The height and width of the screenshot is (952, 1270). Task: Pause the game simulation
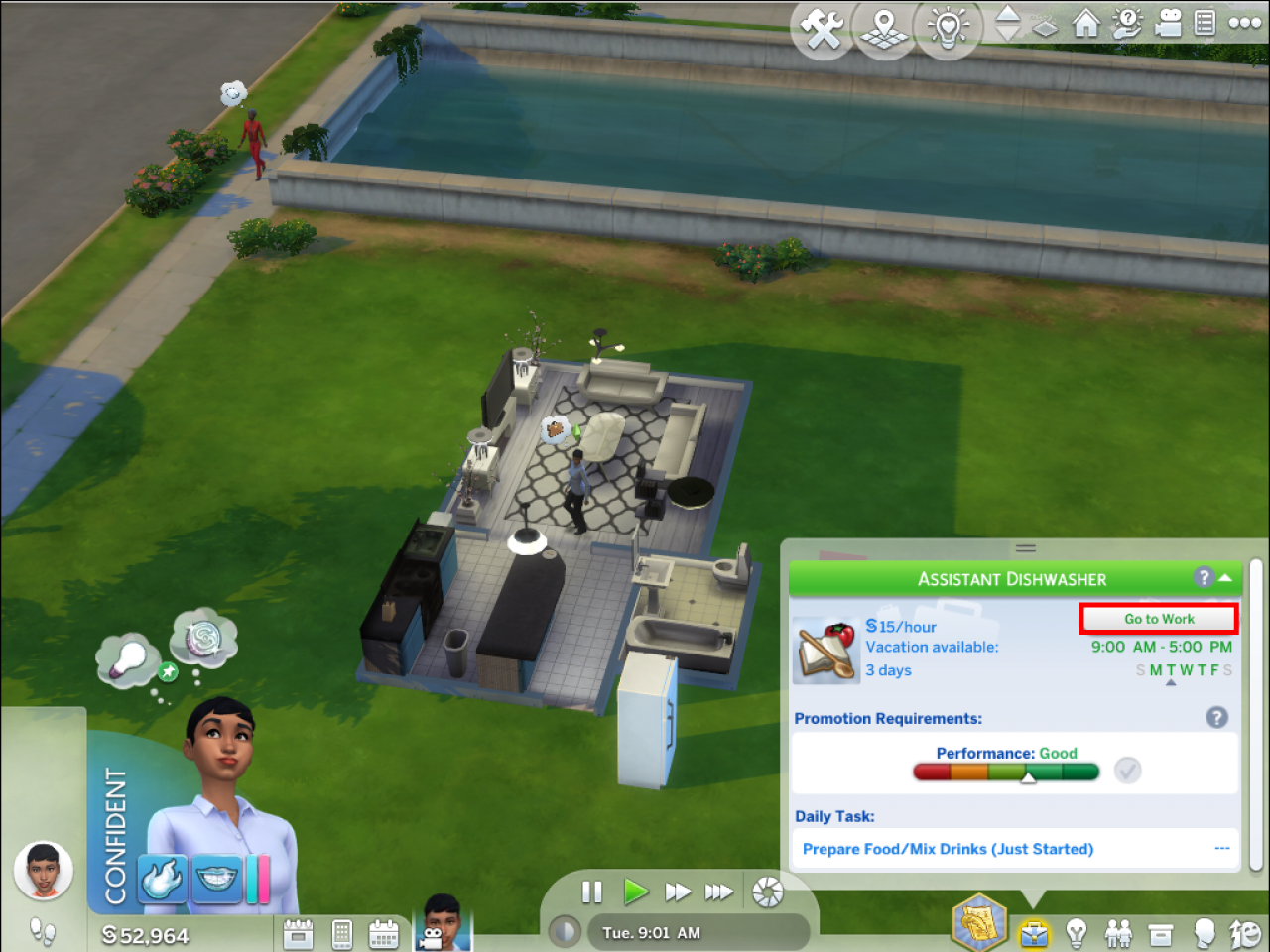591,892
